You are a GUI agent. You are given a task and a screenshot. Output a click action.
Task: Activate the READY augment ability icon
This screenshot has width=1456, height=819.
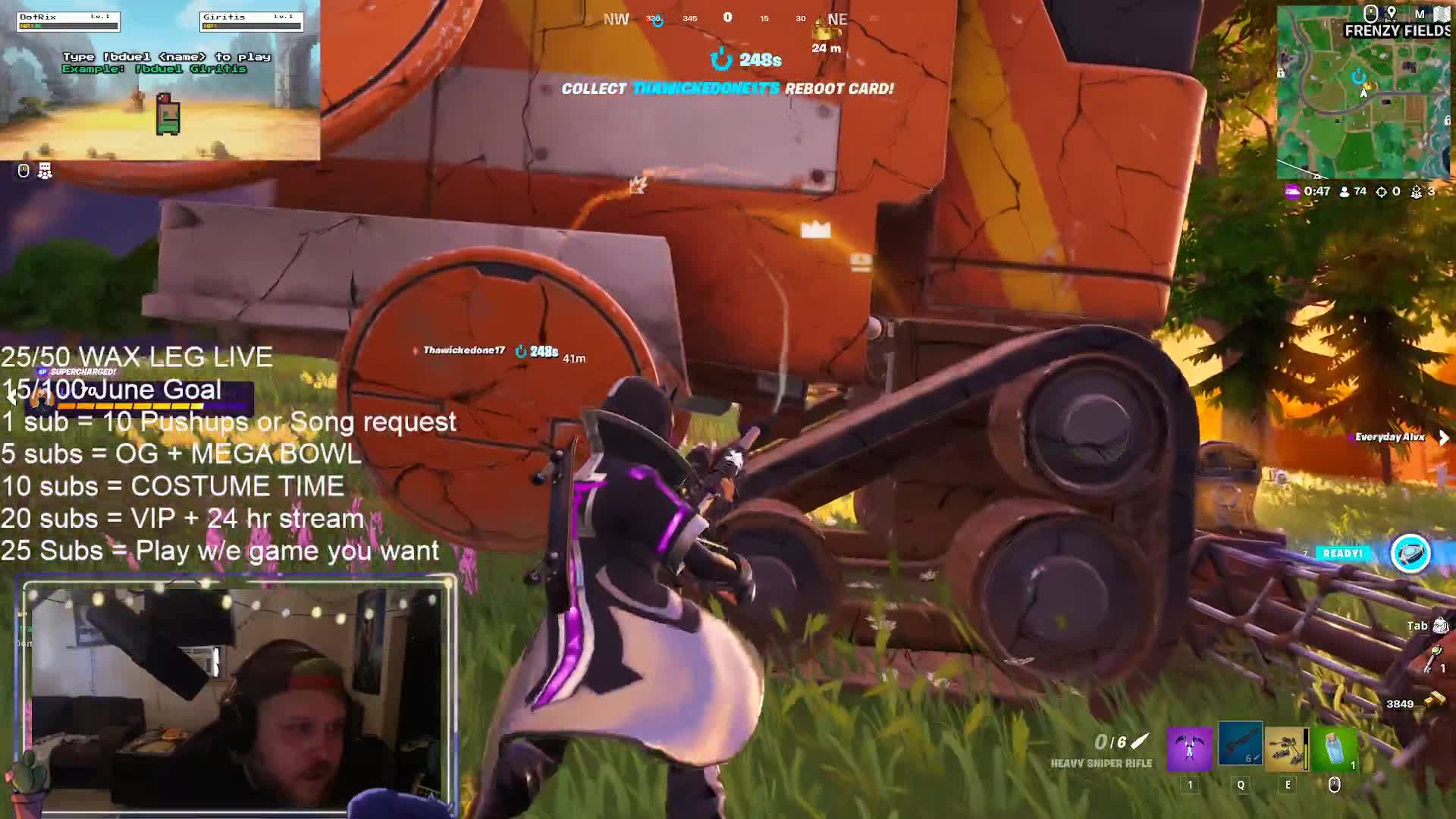(x=1410, y=553)
